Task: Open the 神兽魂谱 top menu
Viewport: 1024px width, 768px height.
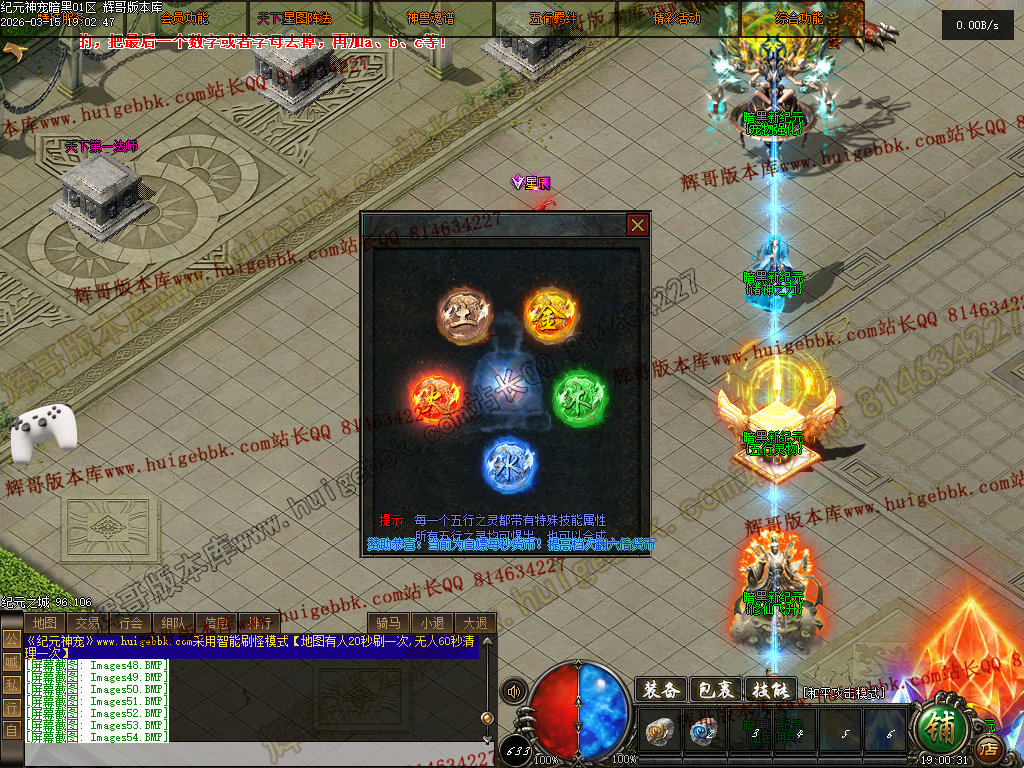Action: [431, 18]
